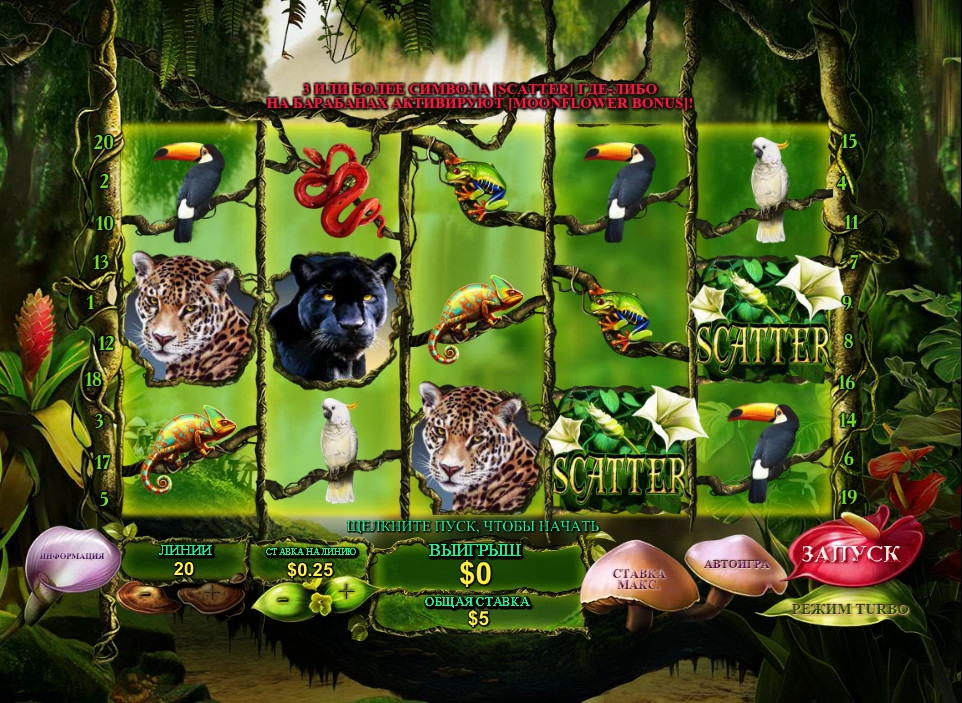The height and width of the screenshot is (703, 962).
Task: Select payline number 15 marker
Action: pyautogui.click(x=849, y=142)
